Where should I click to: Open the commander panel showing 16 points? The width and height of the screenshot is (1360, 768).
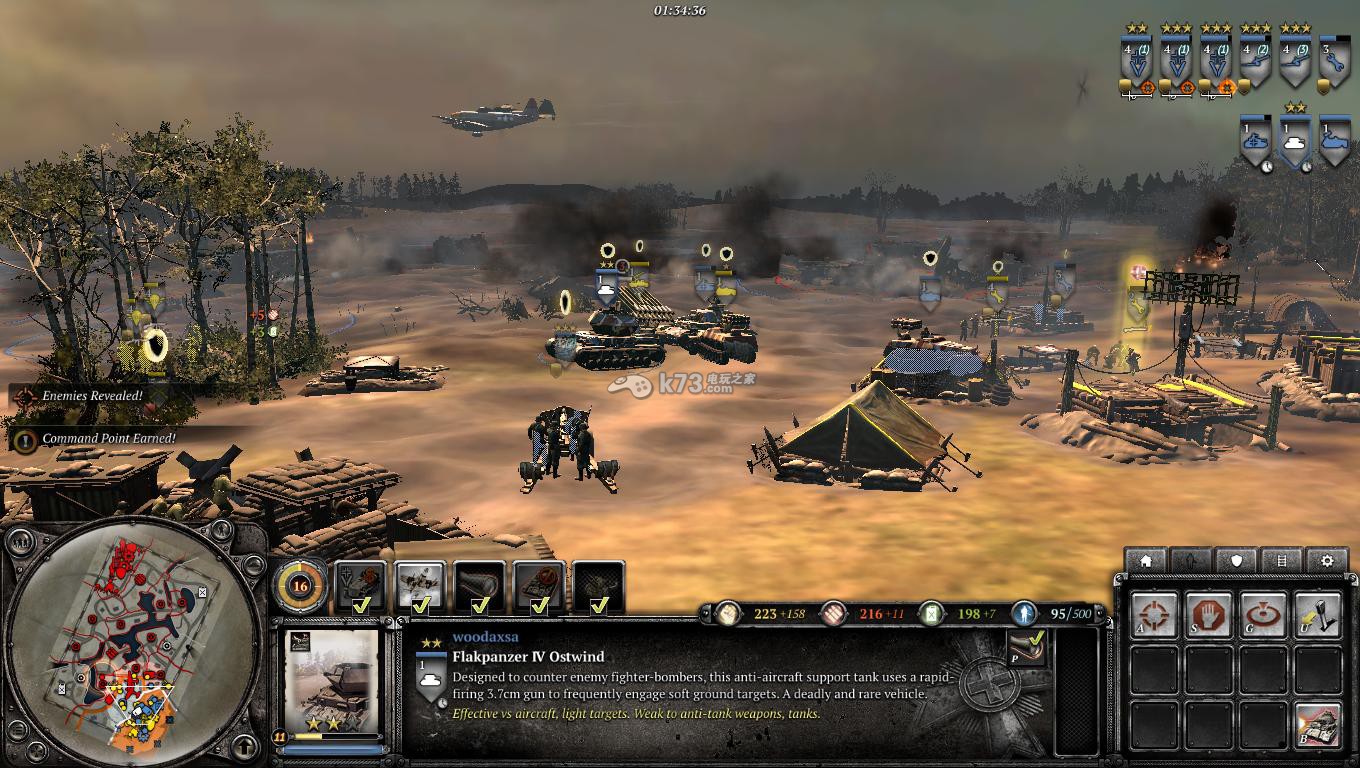[298, 586]
